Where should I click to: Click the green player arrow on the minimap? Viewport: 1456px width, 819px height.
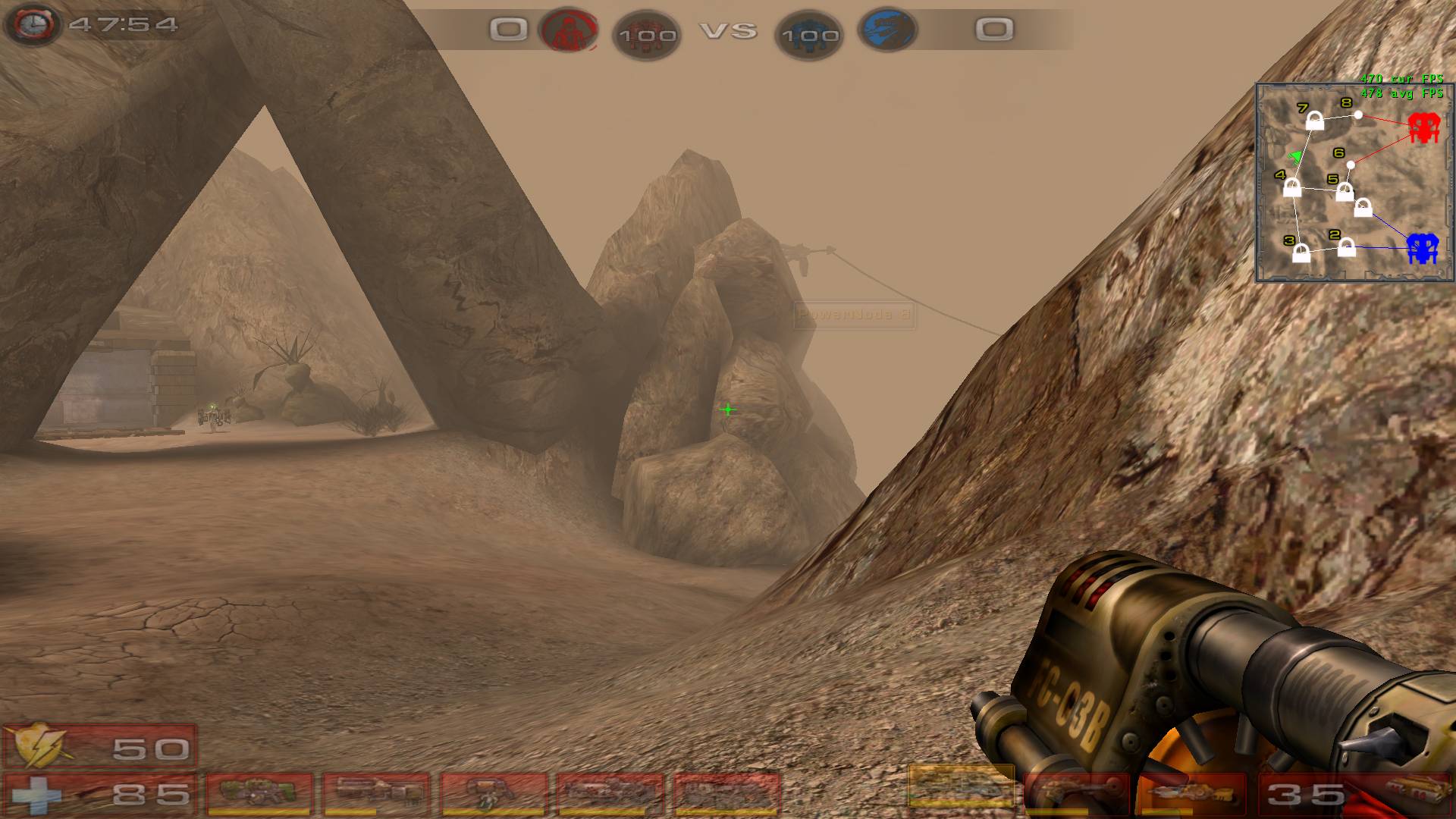1296,157
